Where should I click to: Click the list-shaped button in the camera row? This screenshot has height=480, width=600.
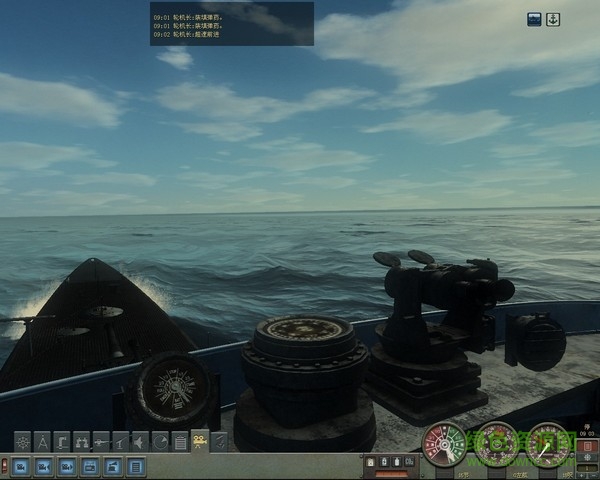pos(136,466)
